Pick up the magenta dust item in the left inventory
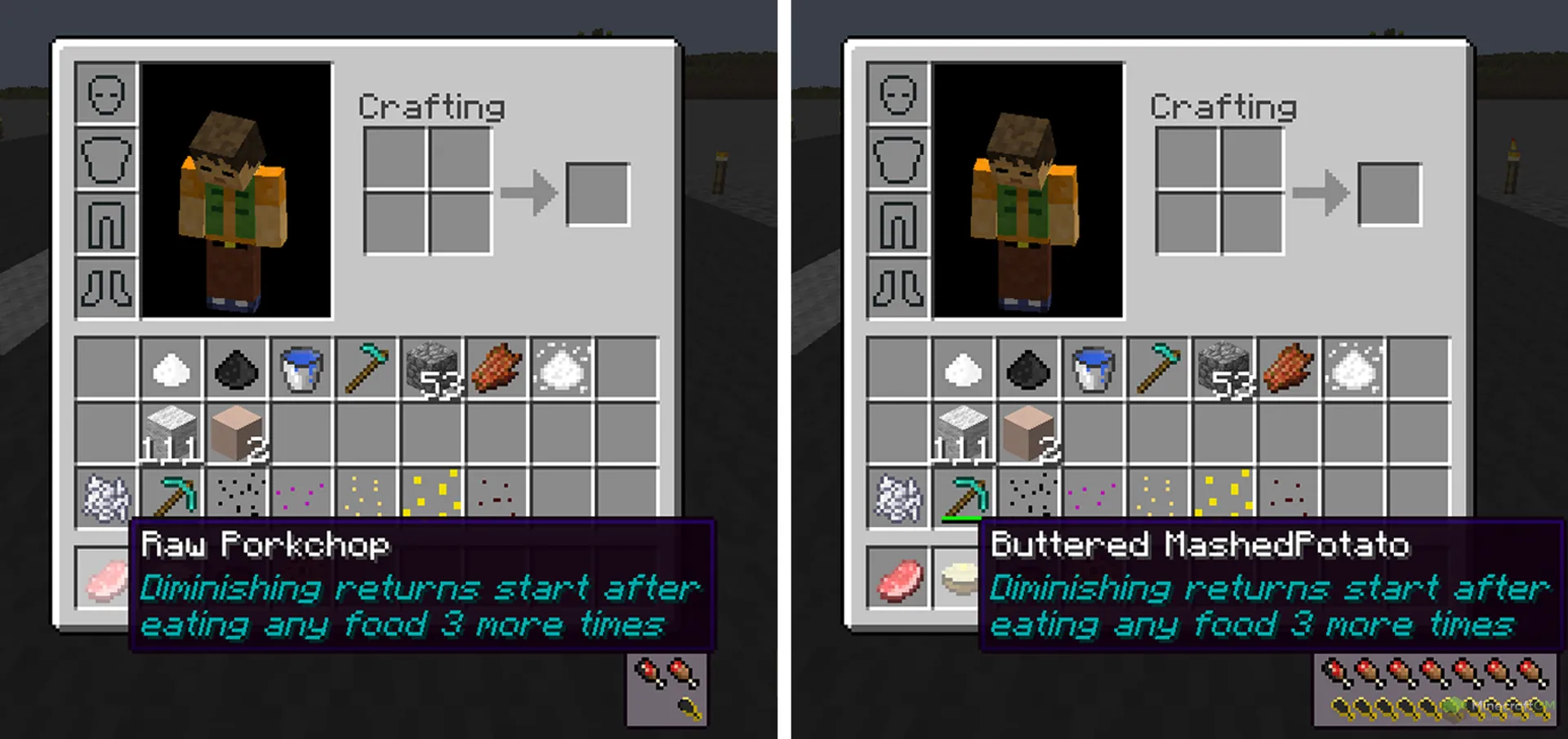 pyautogui.click(x=301, y=494)
